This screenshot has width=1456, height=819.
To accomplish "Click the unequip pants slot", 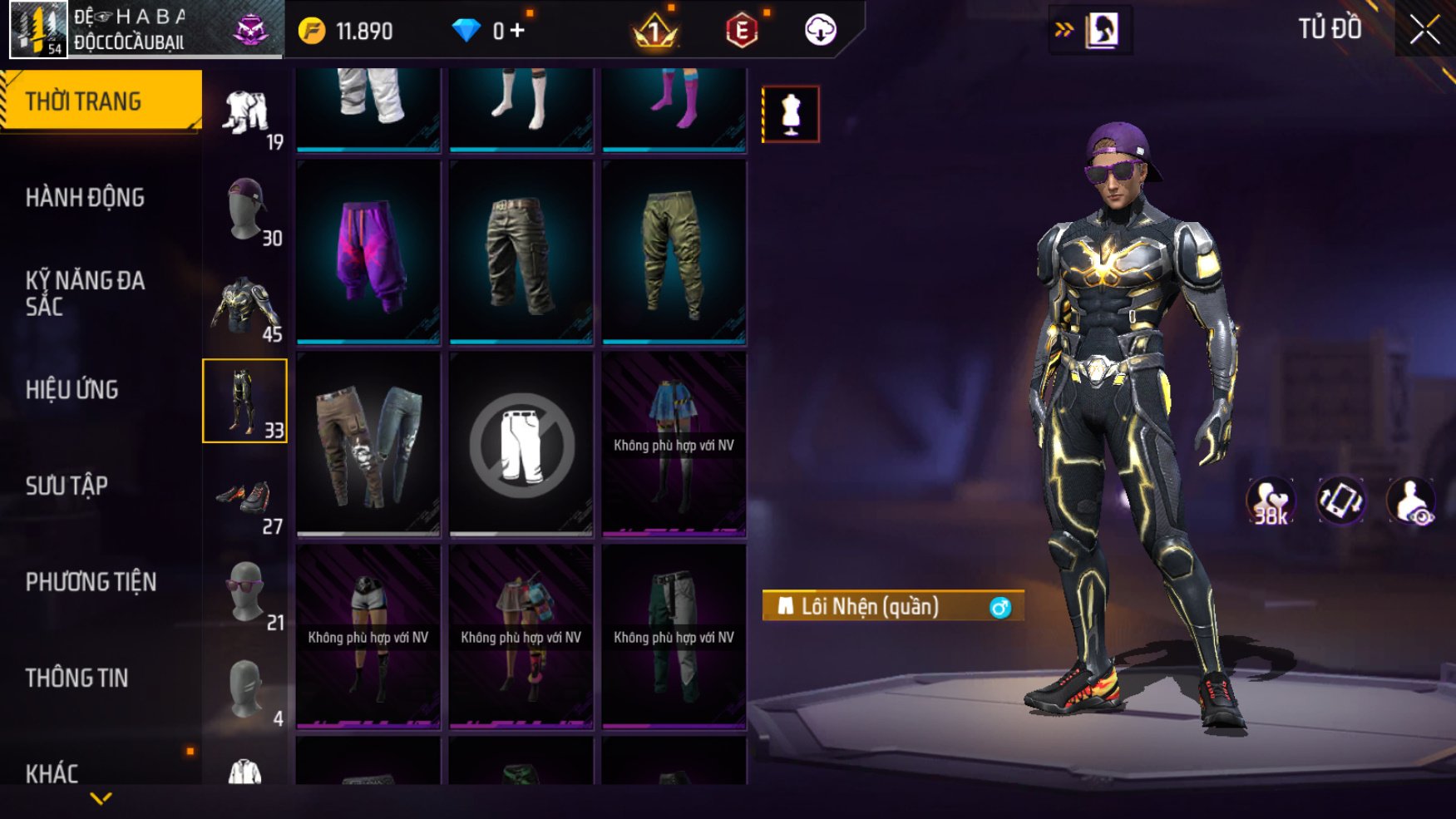I will (x=521, y=444).
